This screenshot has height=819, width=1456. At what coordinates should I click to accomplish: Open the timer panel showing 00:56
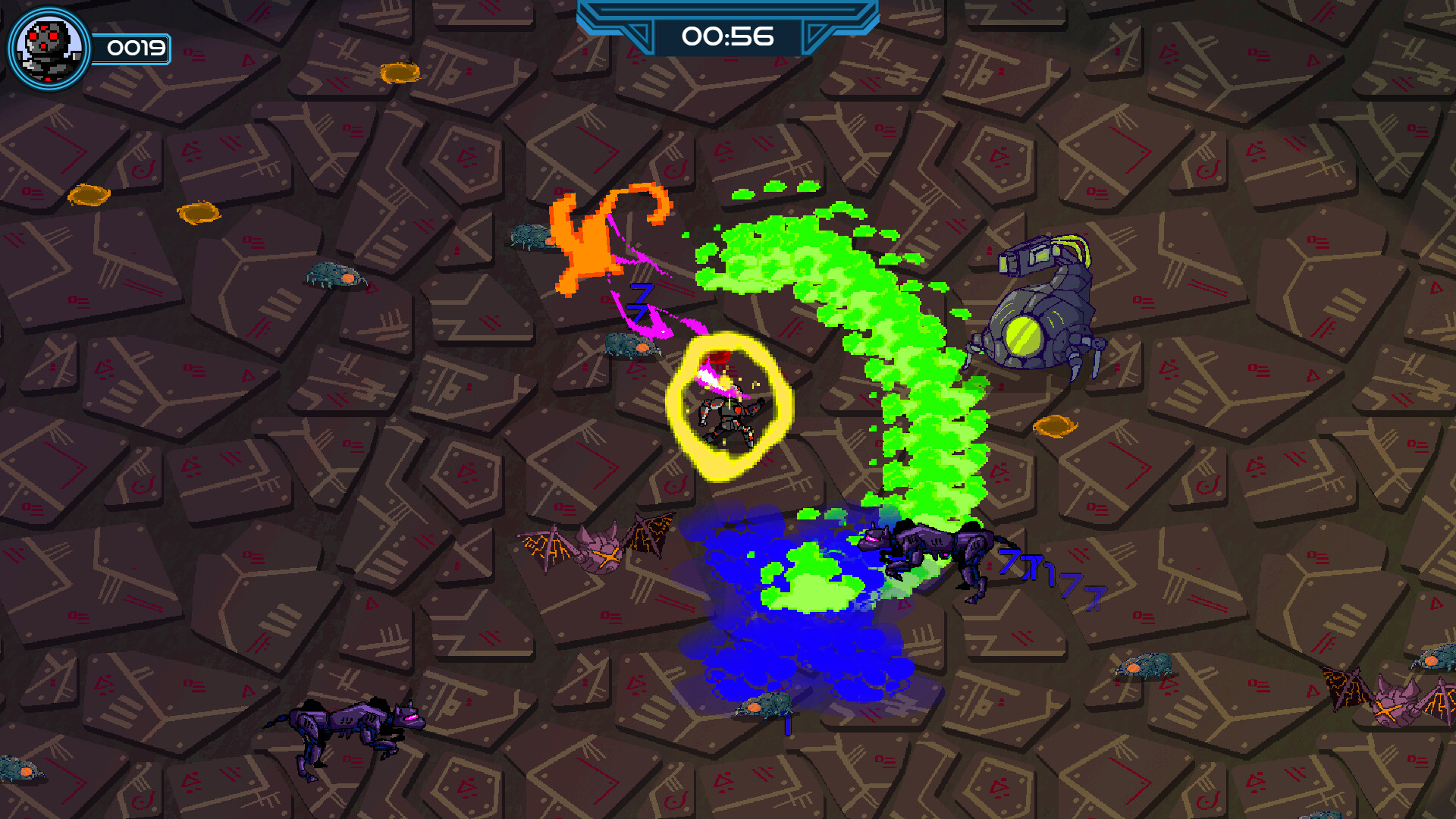click(728, 33)
